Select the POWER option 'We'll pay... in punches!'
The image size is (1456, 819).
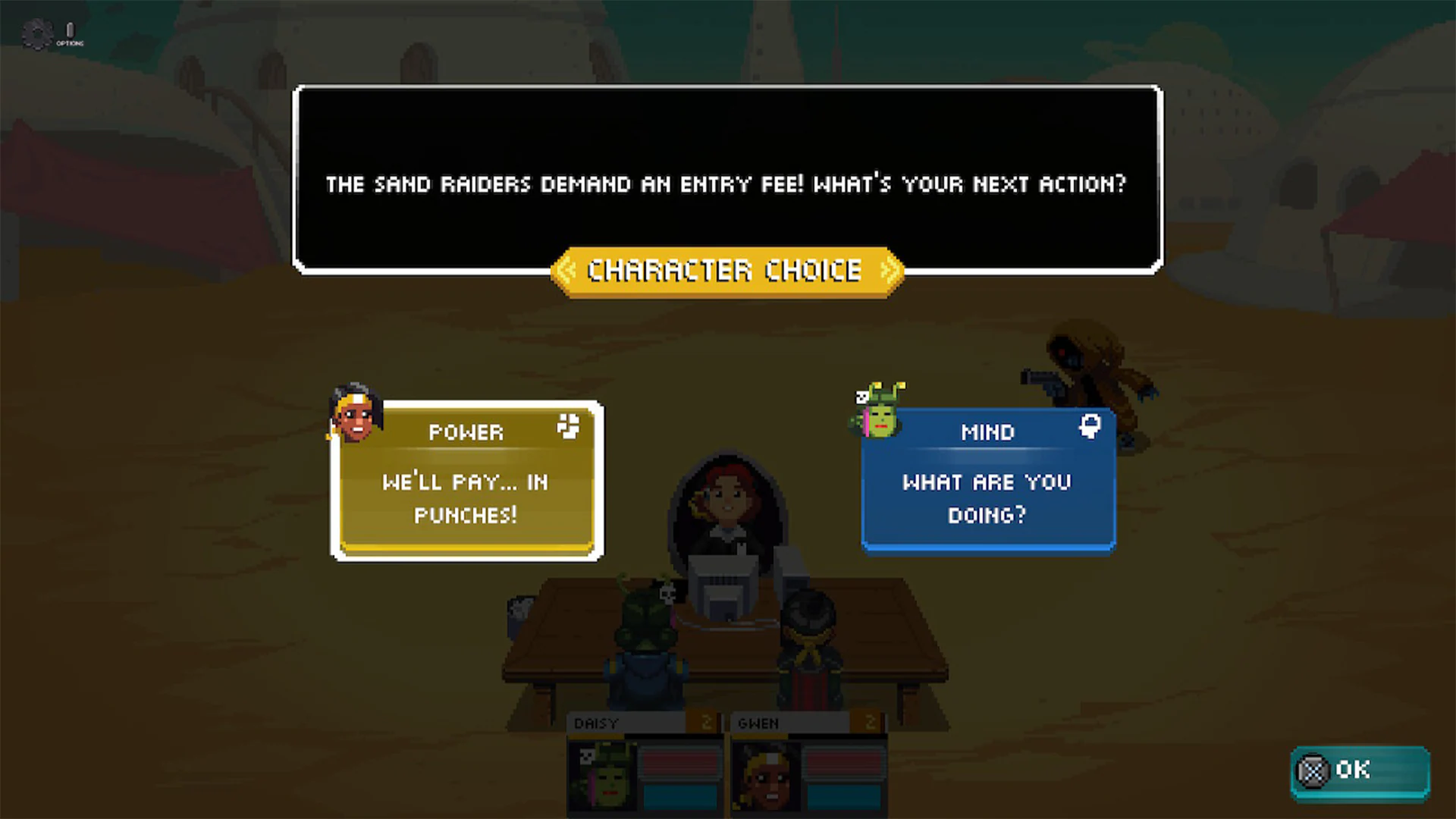point(466,497)
